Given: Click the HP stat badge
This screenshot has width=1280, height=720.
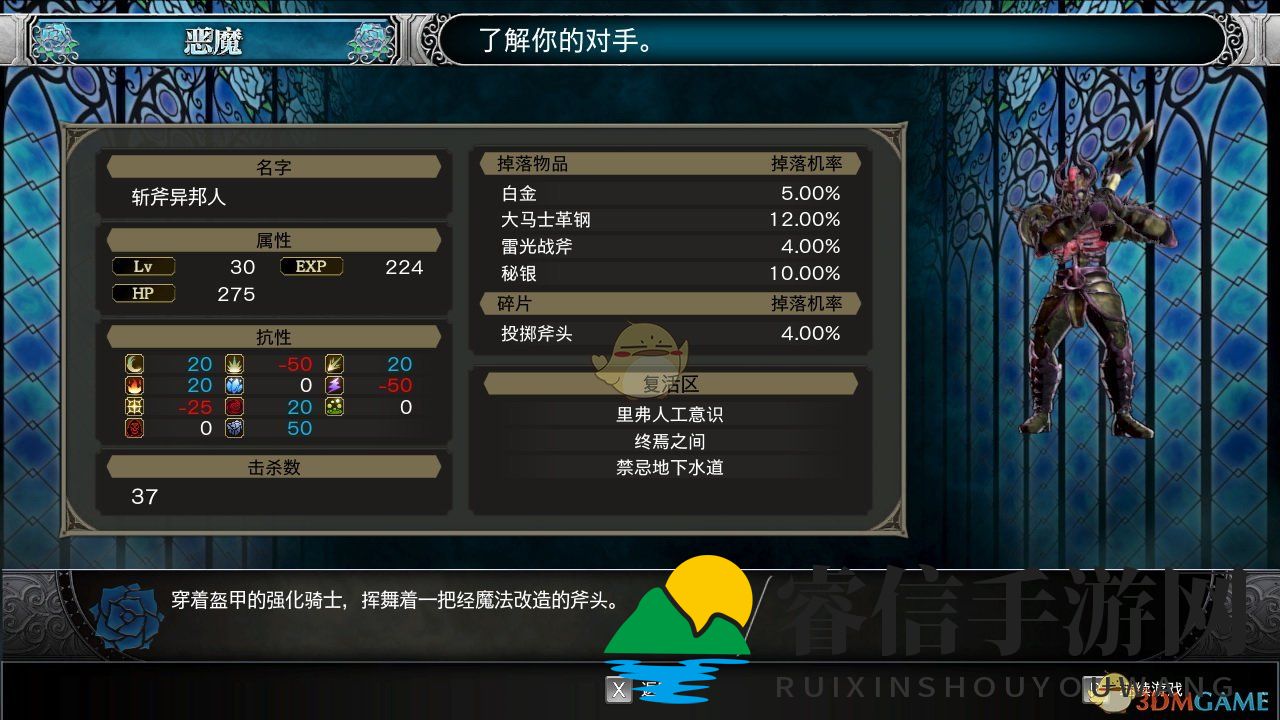Looking at the screenshot, I should 143,293.
